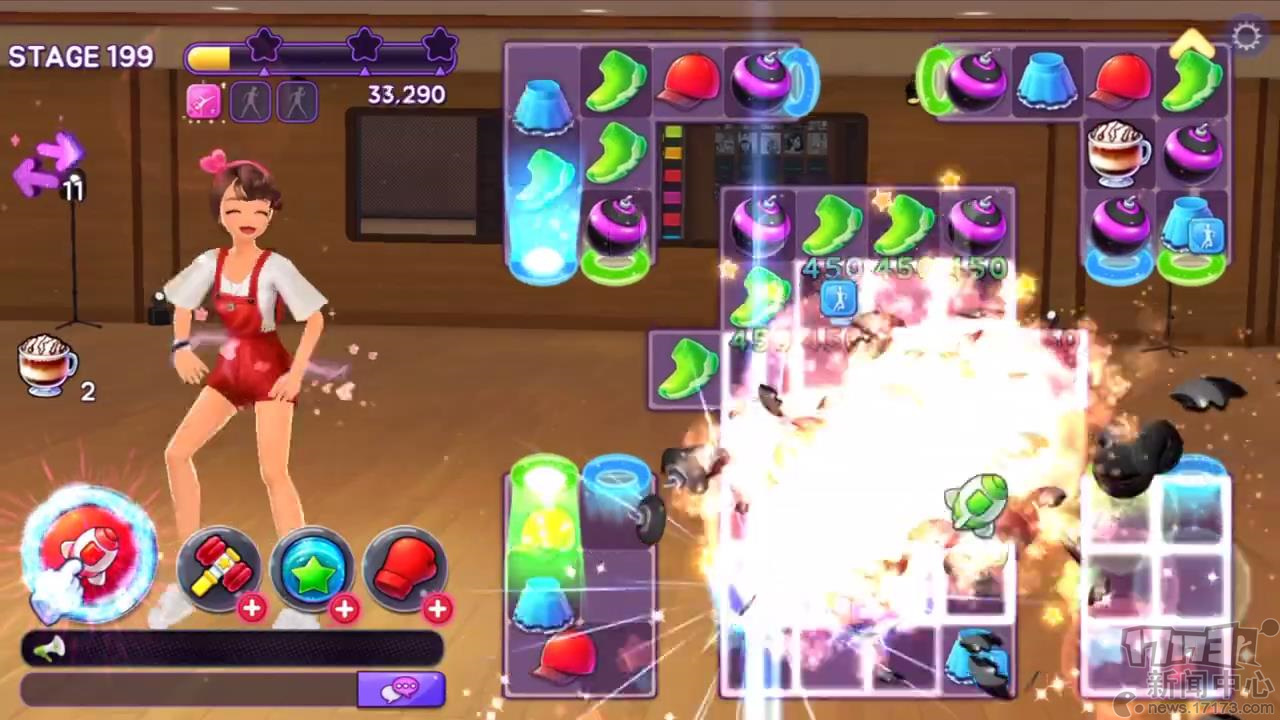Choose the red boxing glove booster

403,568
